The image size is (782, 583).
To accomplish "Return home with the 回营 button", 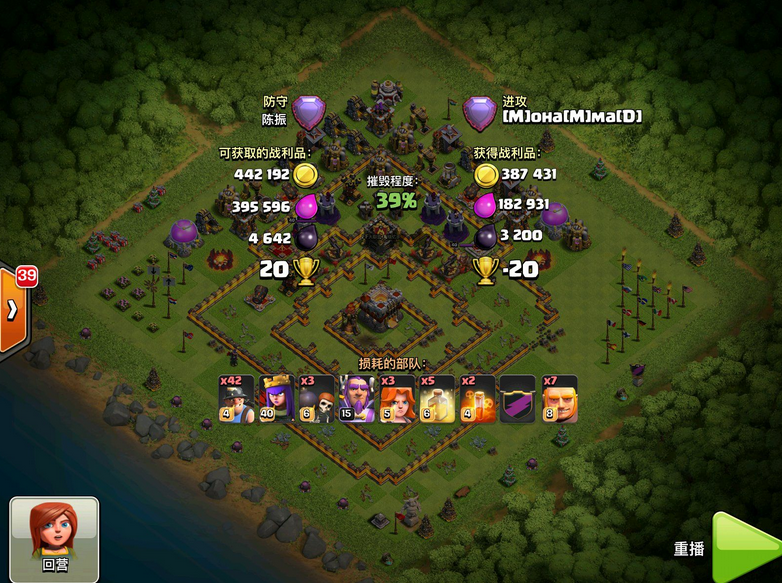I will [54, 539].
